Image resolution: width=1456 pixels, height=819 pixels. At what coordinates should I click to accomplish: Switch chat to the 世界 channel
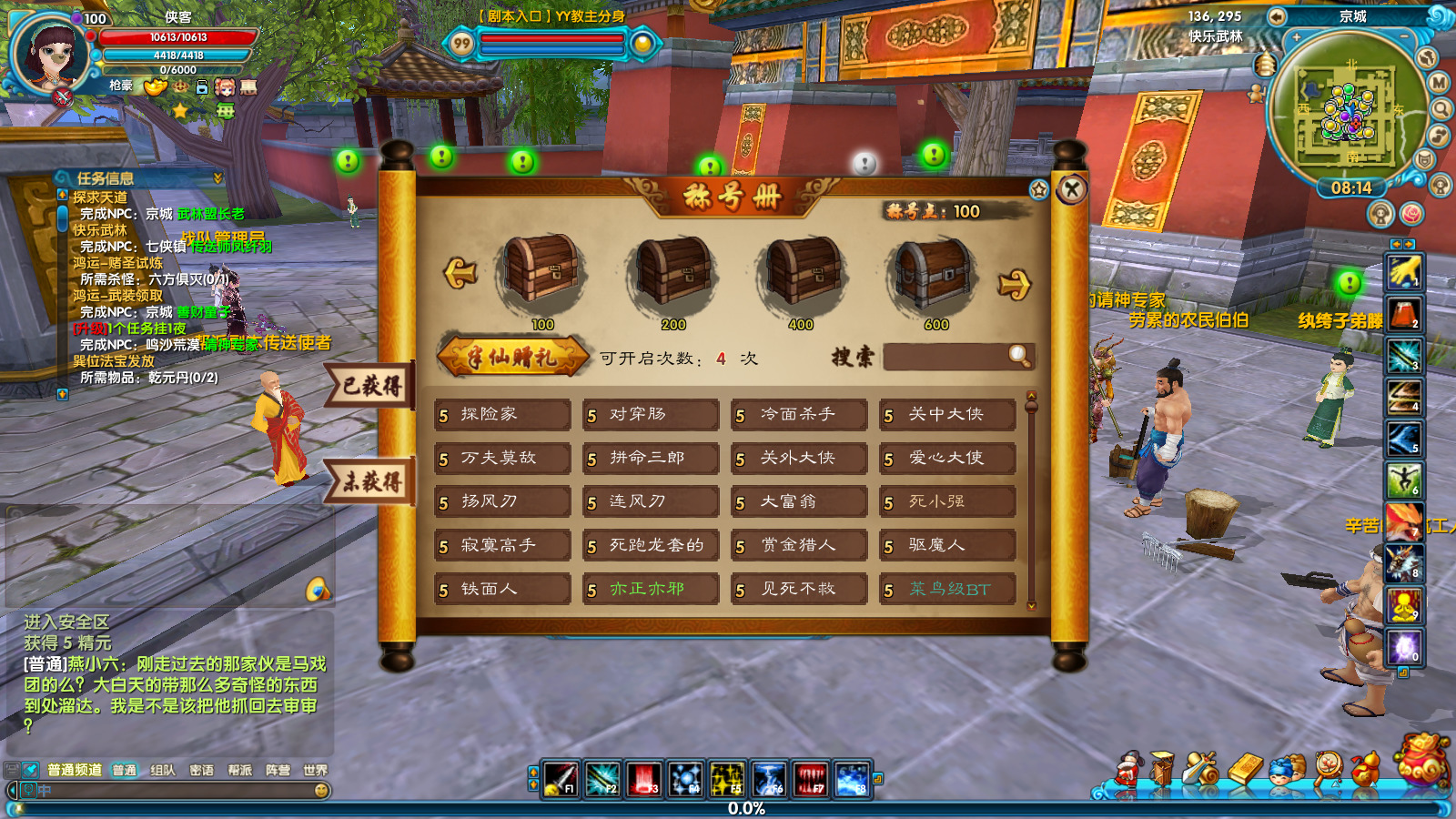tap(315, 770)
